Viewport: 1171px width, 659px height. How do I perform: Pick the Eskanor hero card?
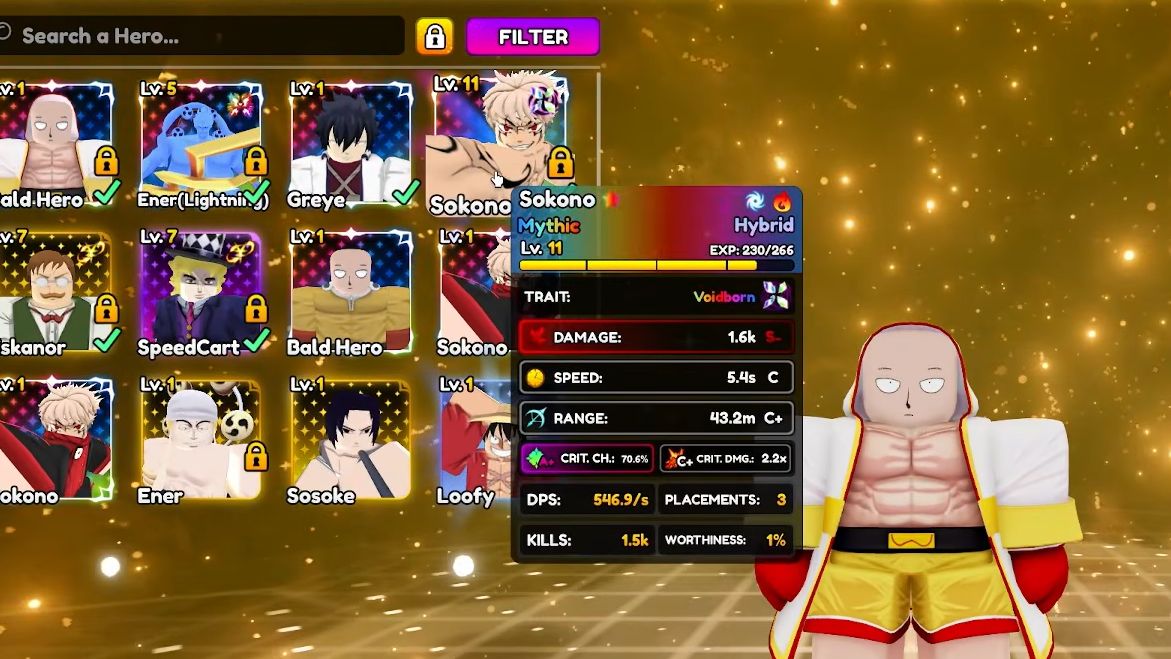coord(52,292)
